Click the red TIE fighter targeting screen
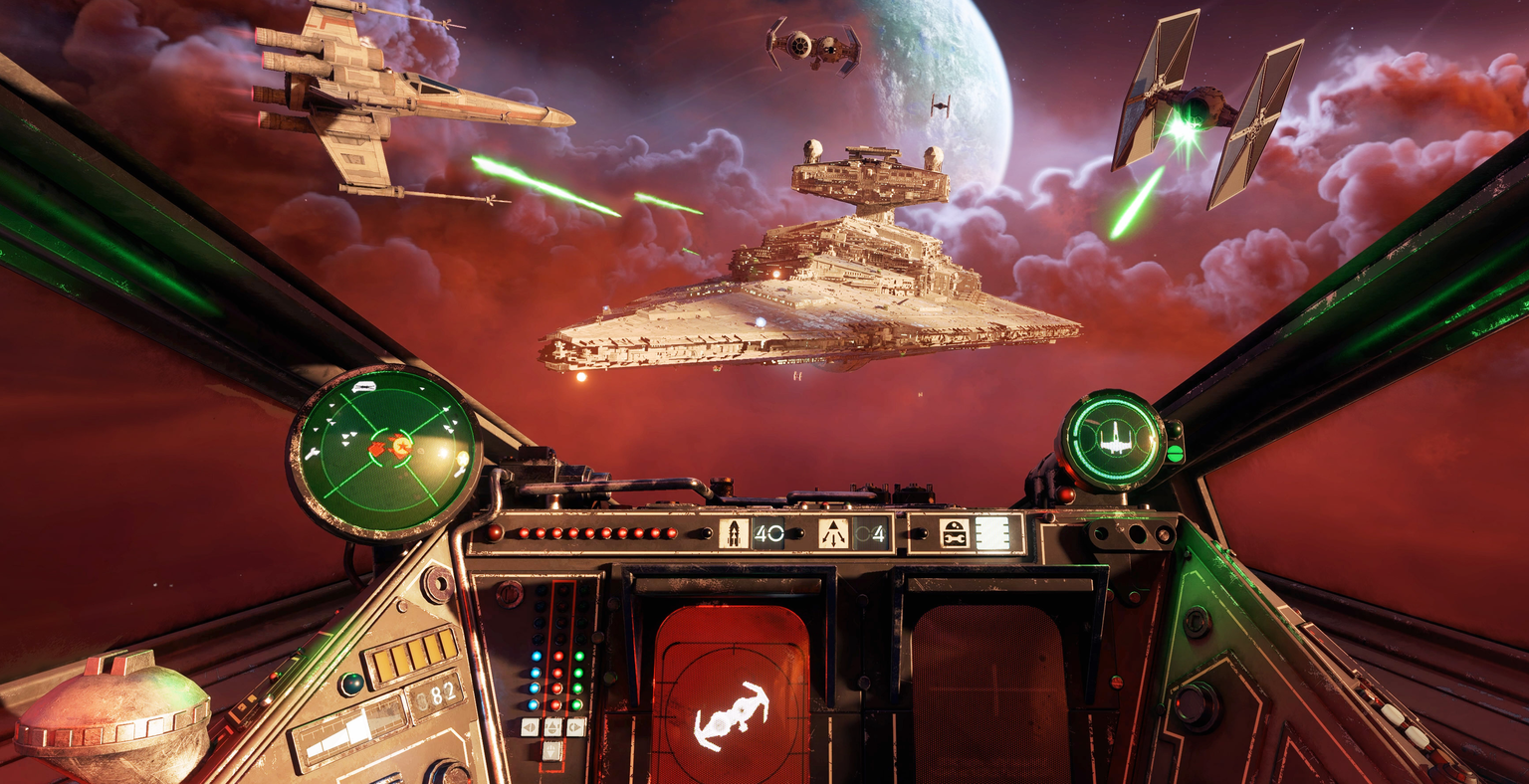Screen dimensions: 1529x784 point(731,694)
